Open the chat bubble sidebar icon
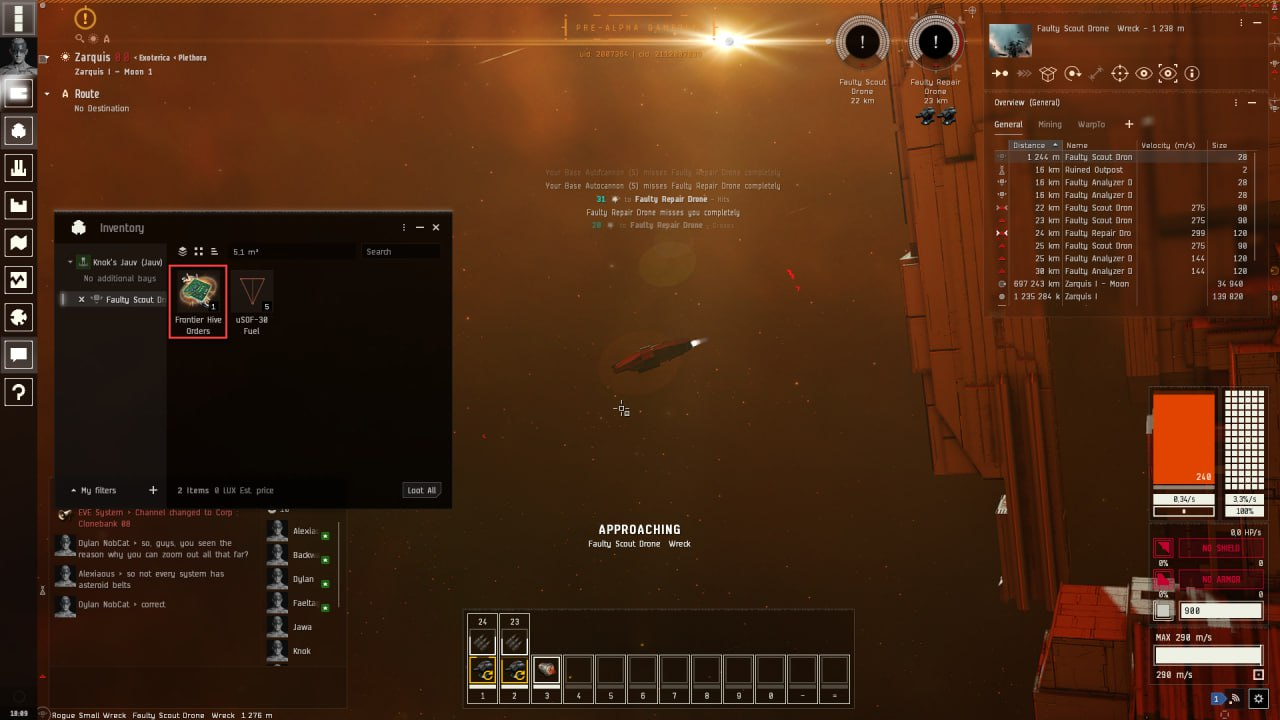 (18, 354)
